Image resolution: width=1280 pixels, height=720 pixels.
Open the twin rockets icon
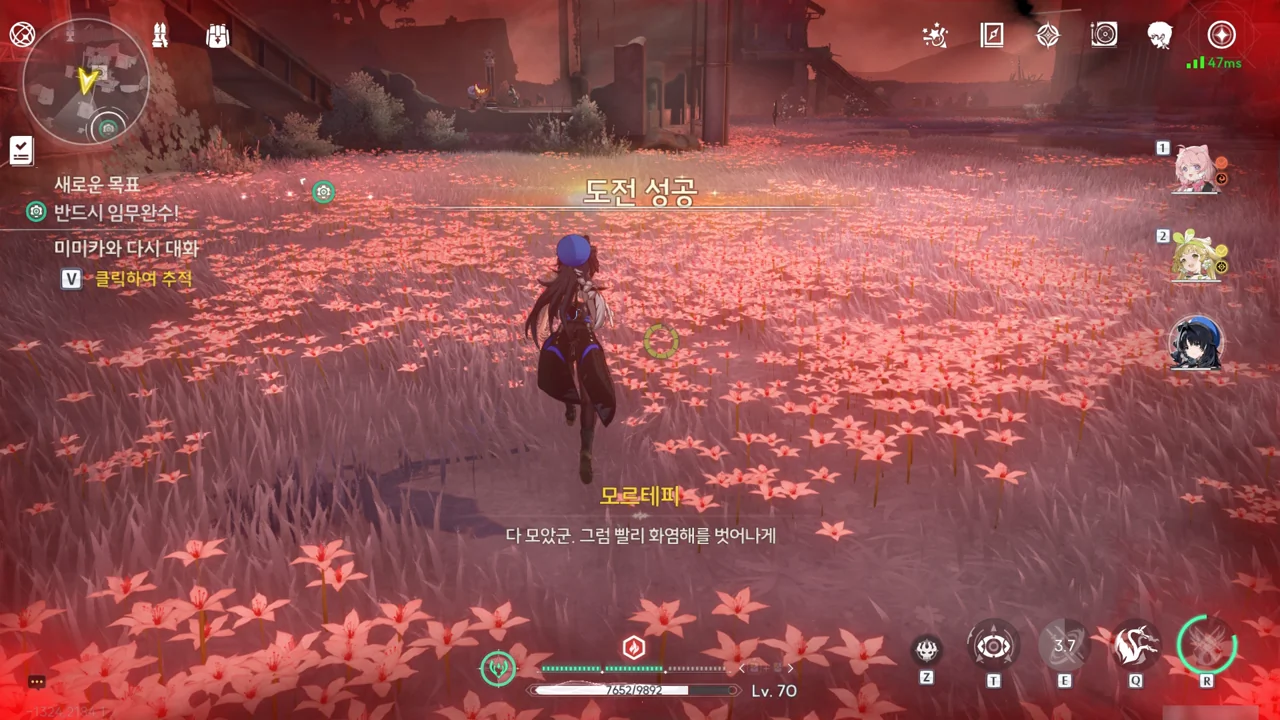[x=159, y=35]
